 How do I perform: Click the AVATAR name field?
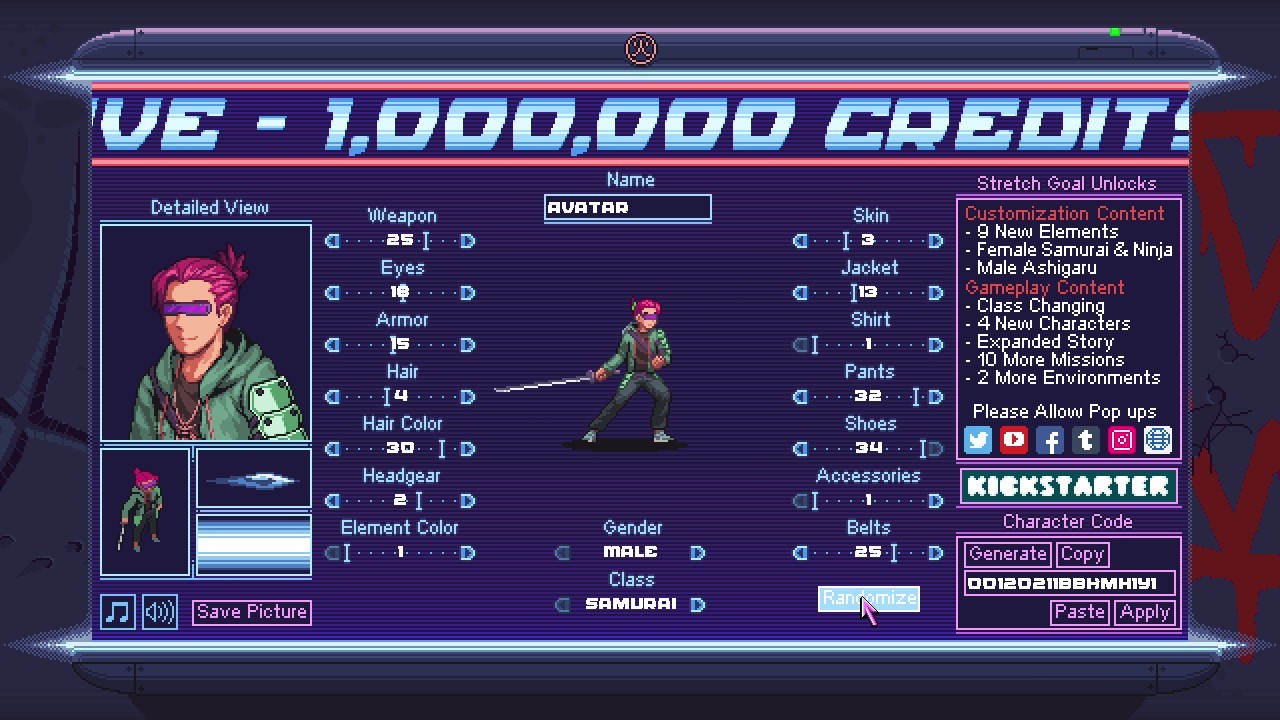628,208
